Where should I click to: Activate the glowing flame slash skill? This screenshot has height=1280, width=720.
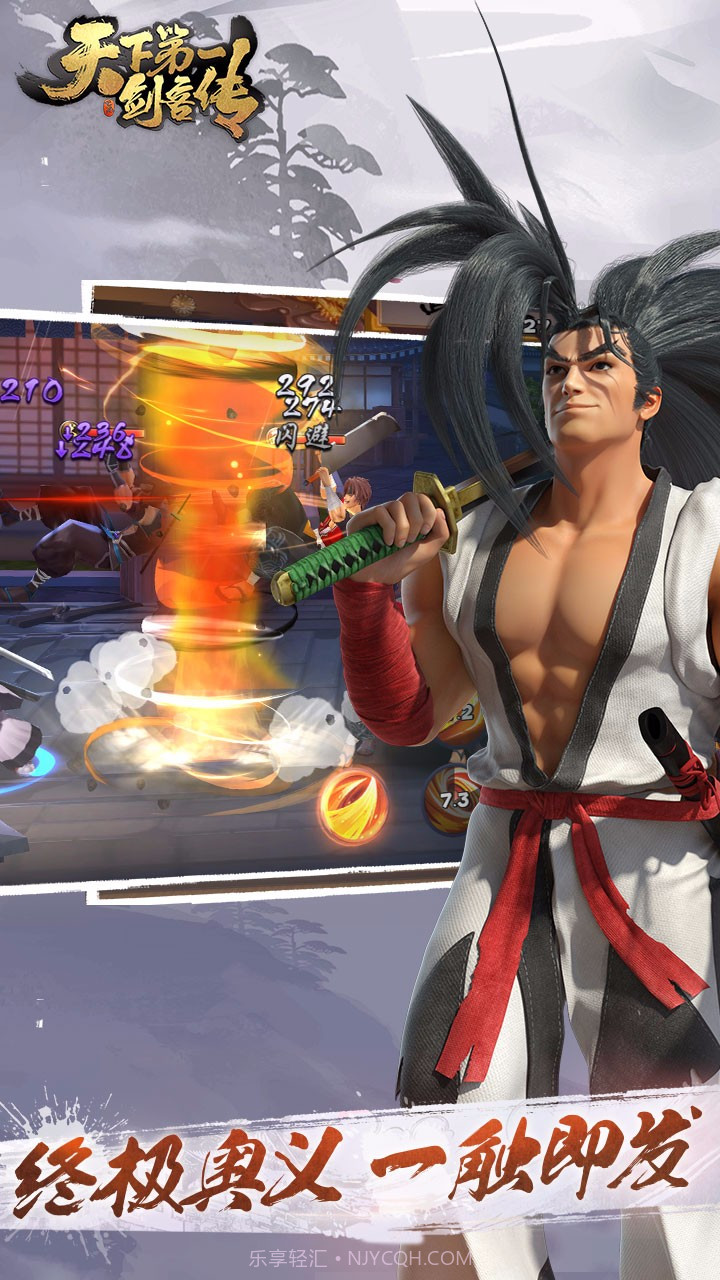[353, 806]
